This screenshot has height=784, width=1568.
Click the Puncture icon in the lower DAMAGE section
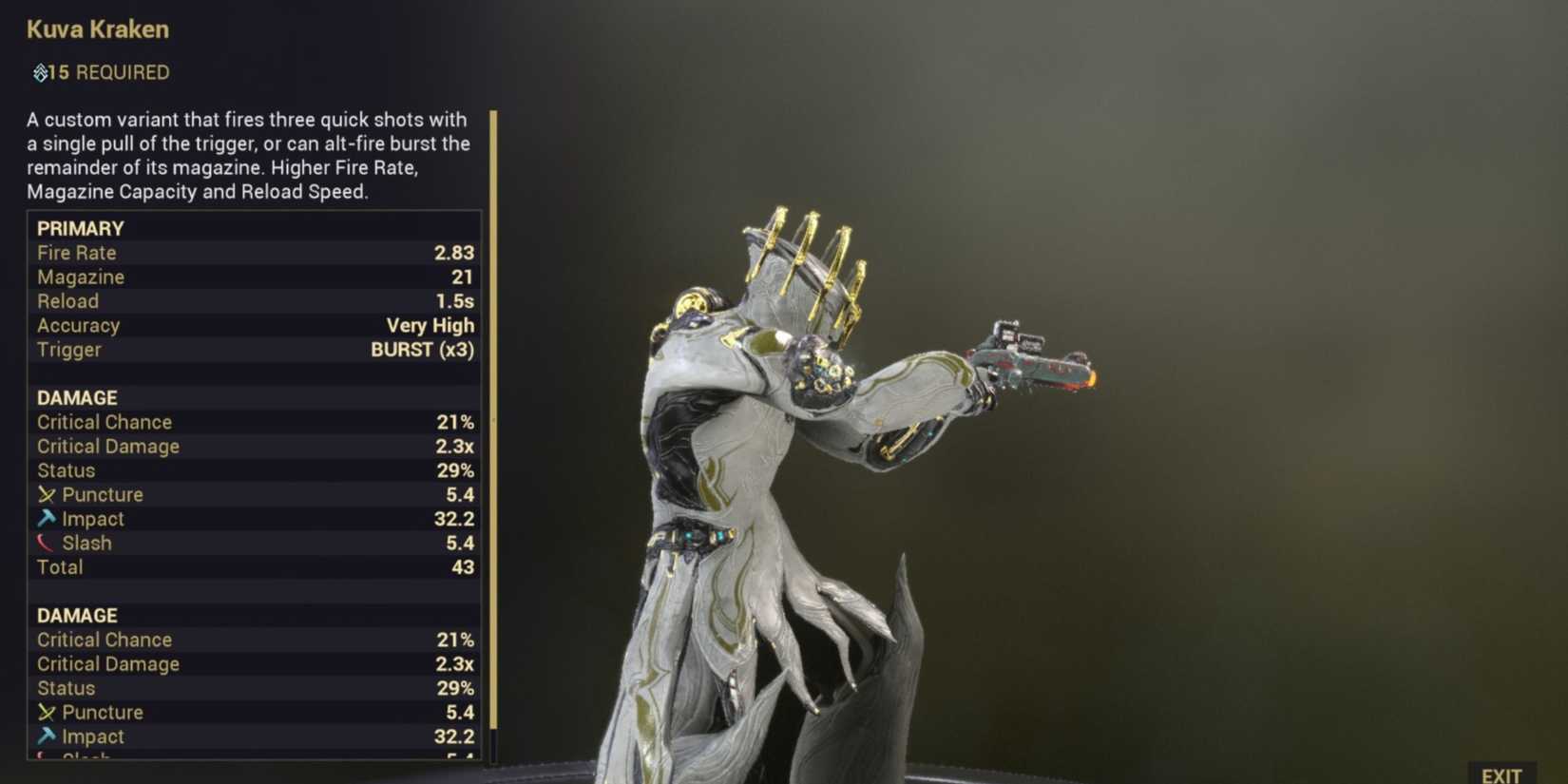pos(46,712)
